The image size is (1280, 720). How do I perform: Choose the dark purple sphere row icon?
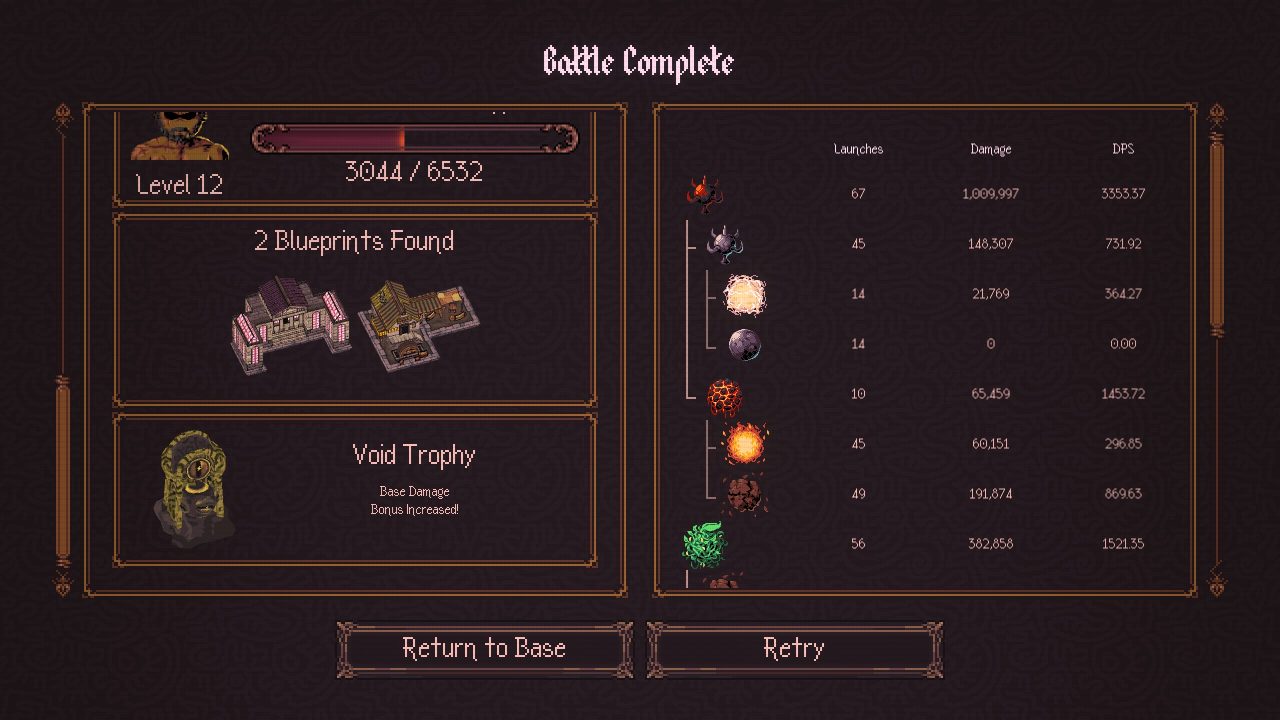744,344
